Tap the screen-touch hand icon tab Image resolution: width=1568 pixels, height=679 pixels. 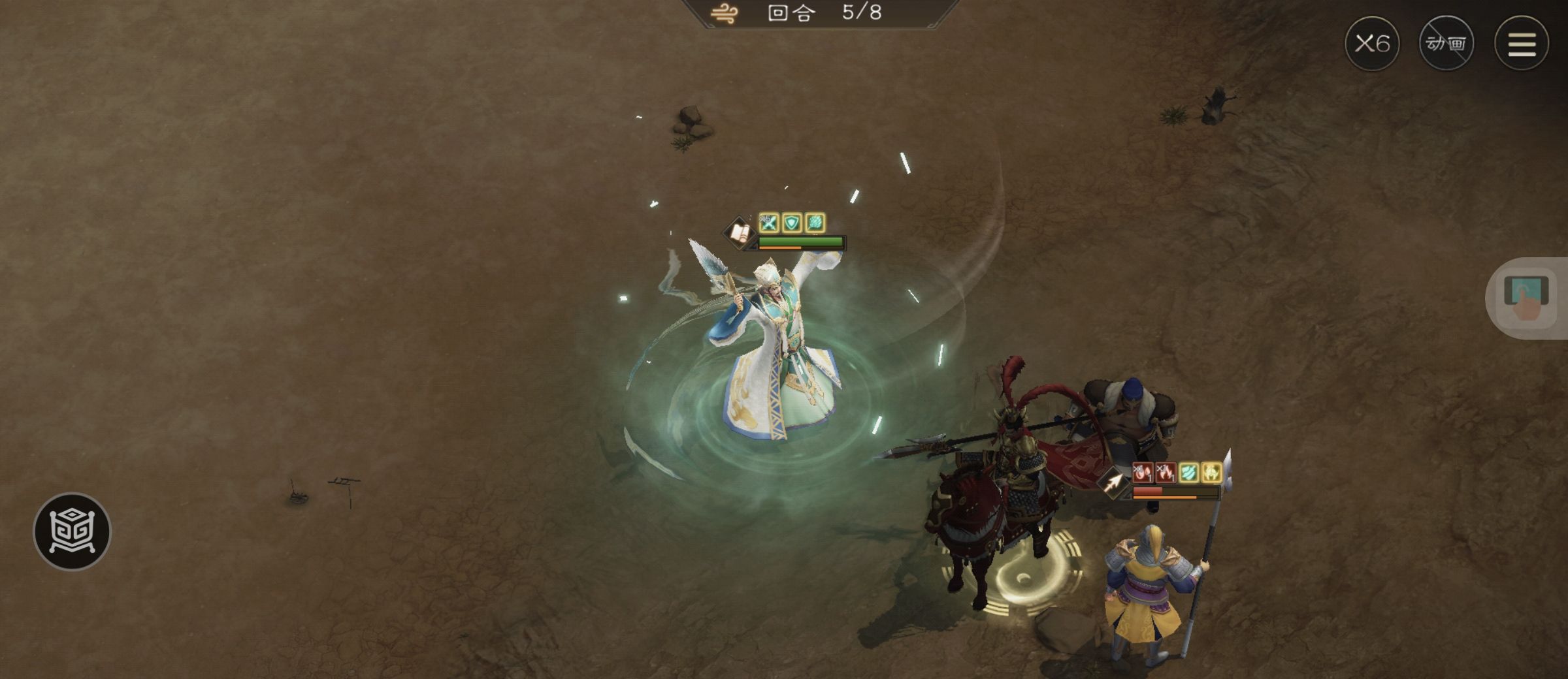click(x=1526, y=298)
